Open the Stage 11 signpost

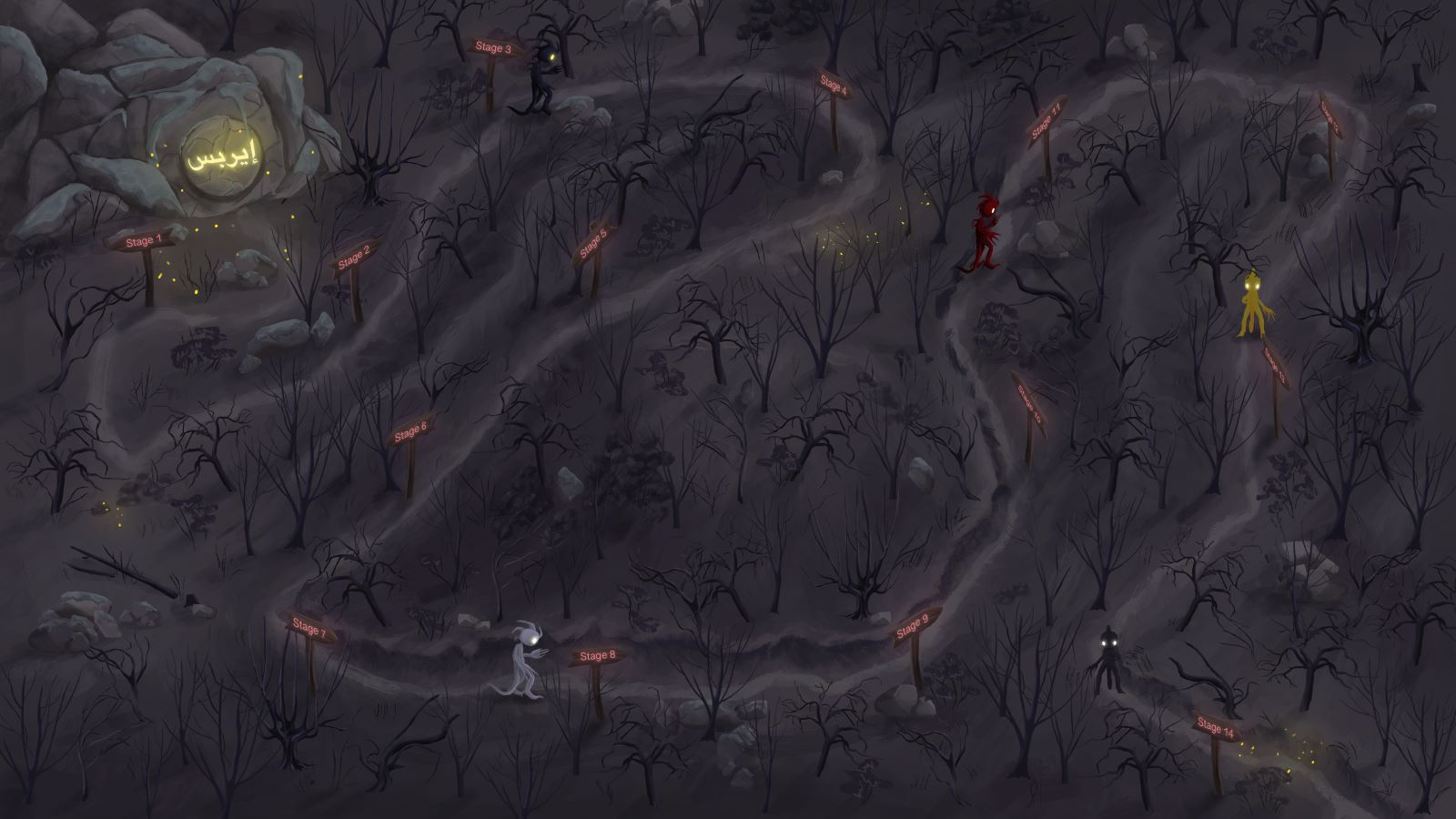pyautogui.click(x=1047, y=123)
